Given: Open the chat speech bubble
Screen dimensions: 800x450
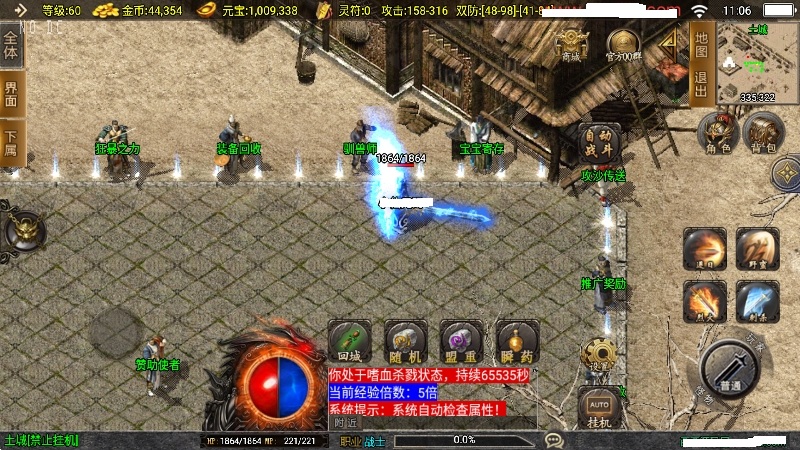Looking at the screenshot, I should pos(554,439).
